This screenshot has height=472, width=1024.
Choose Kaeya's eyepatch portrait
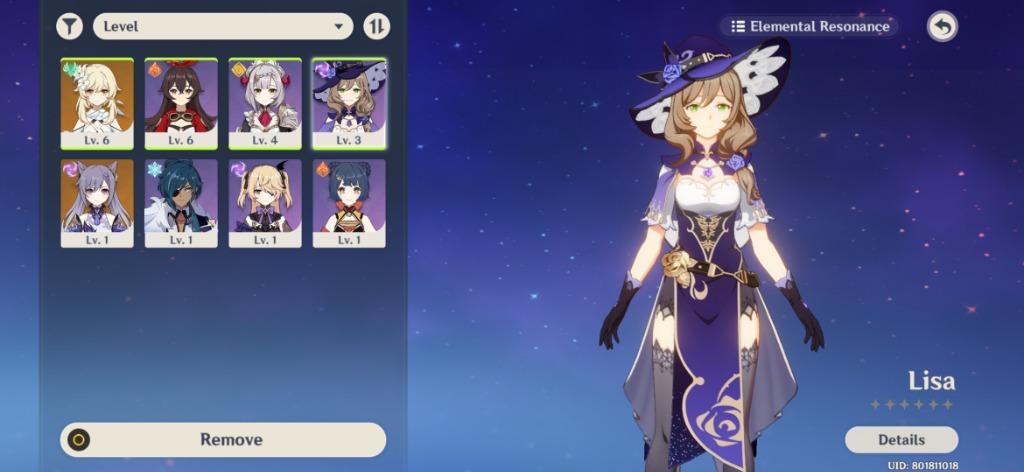coord(181,203)
